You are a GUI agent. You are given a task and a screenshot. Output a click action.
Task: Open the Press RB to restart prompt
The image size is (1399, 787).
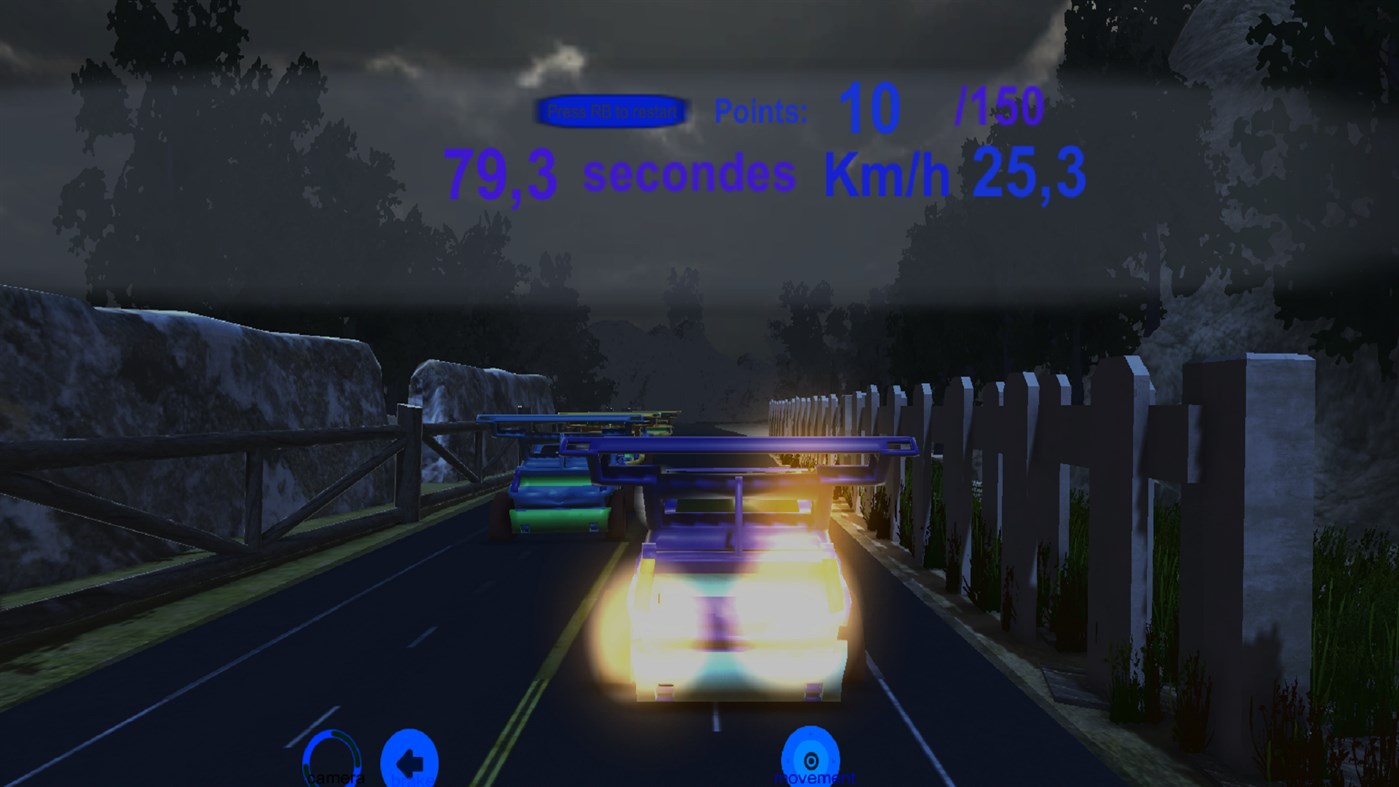(x=611, y=111)
